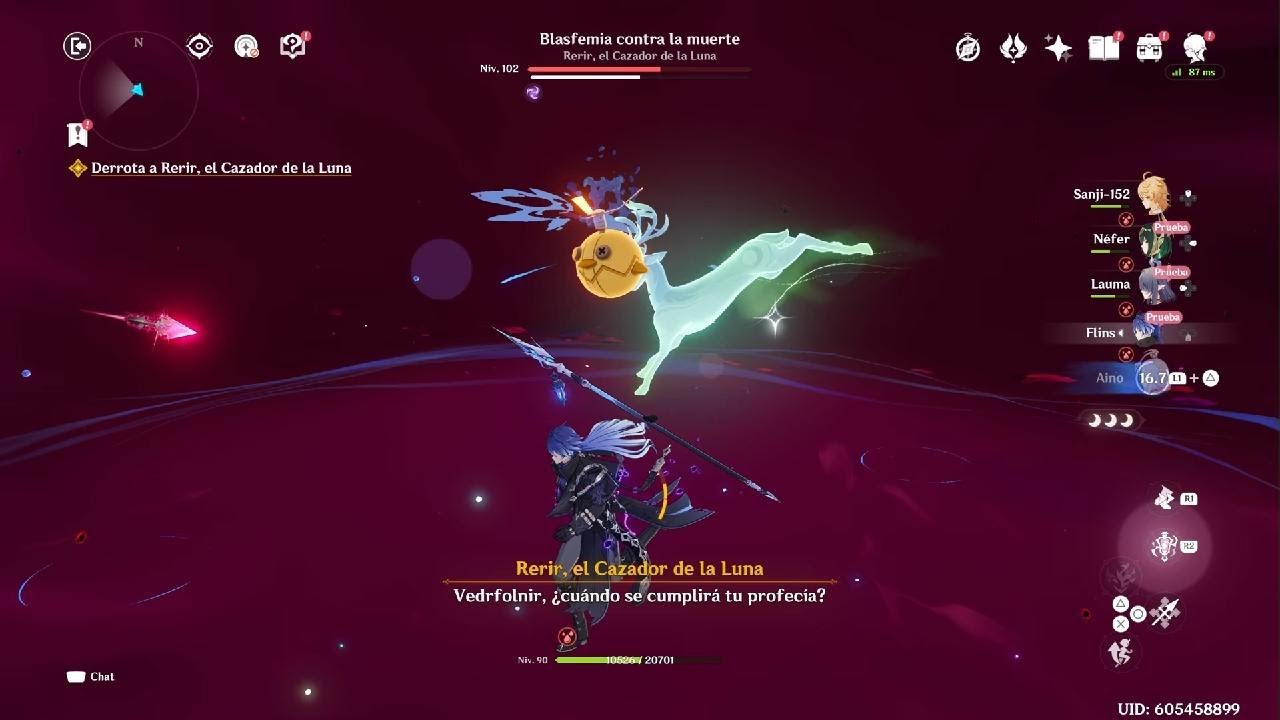The image size is (1280, 720).
Task: Activate the elemental skill icon beside R1
Action: [x=1163, y=498]
